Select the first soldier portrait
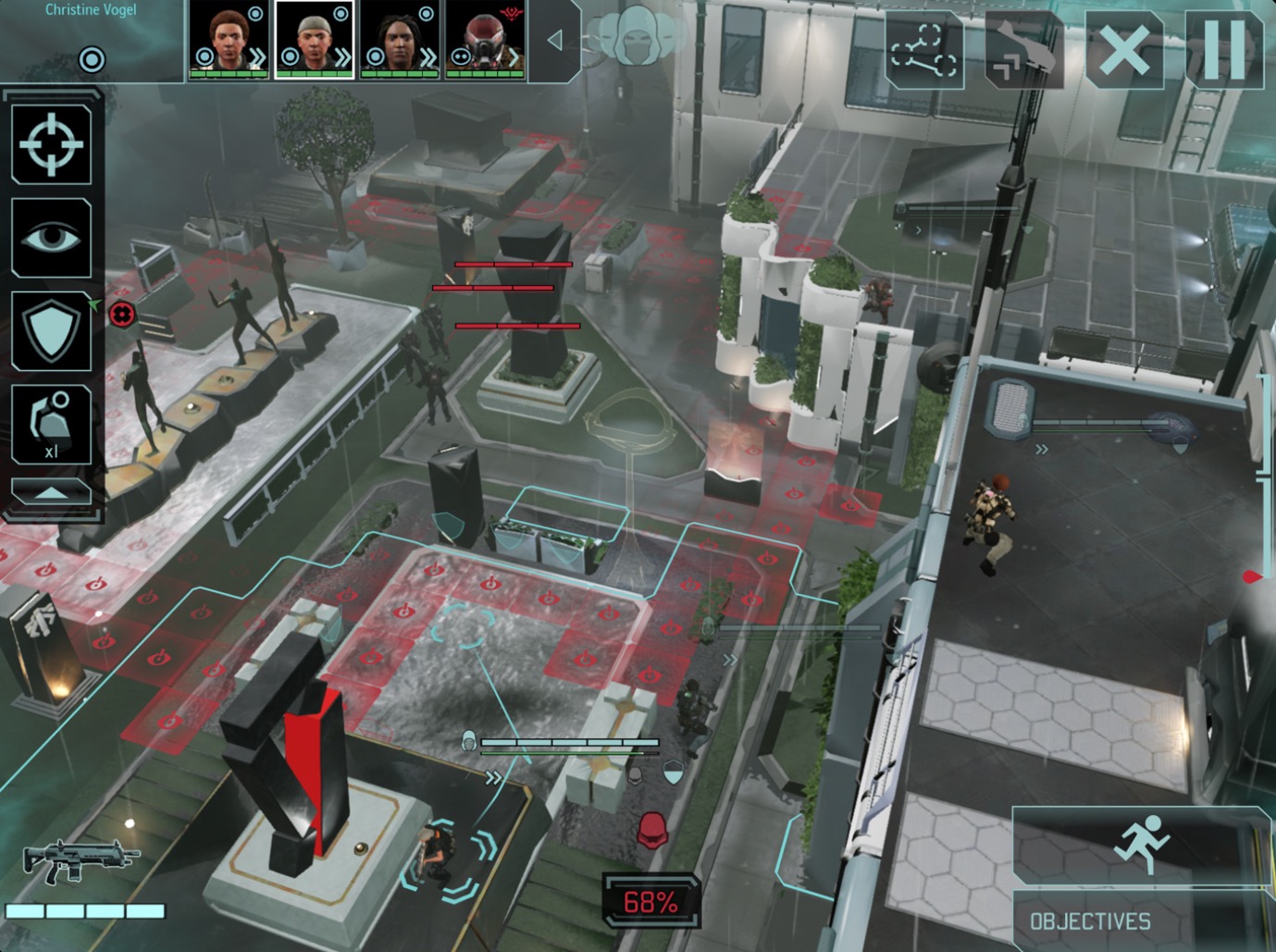 tap(229, 40)
